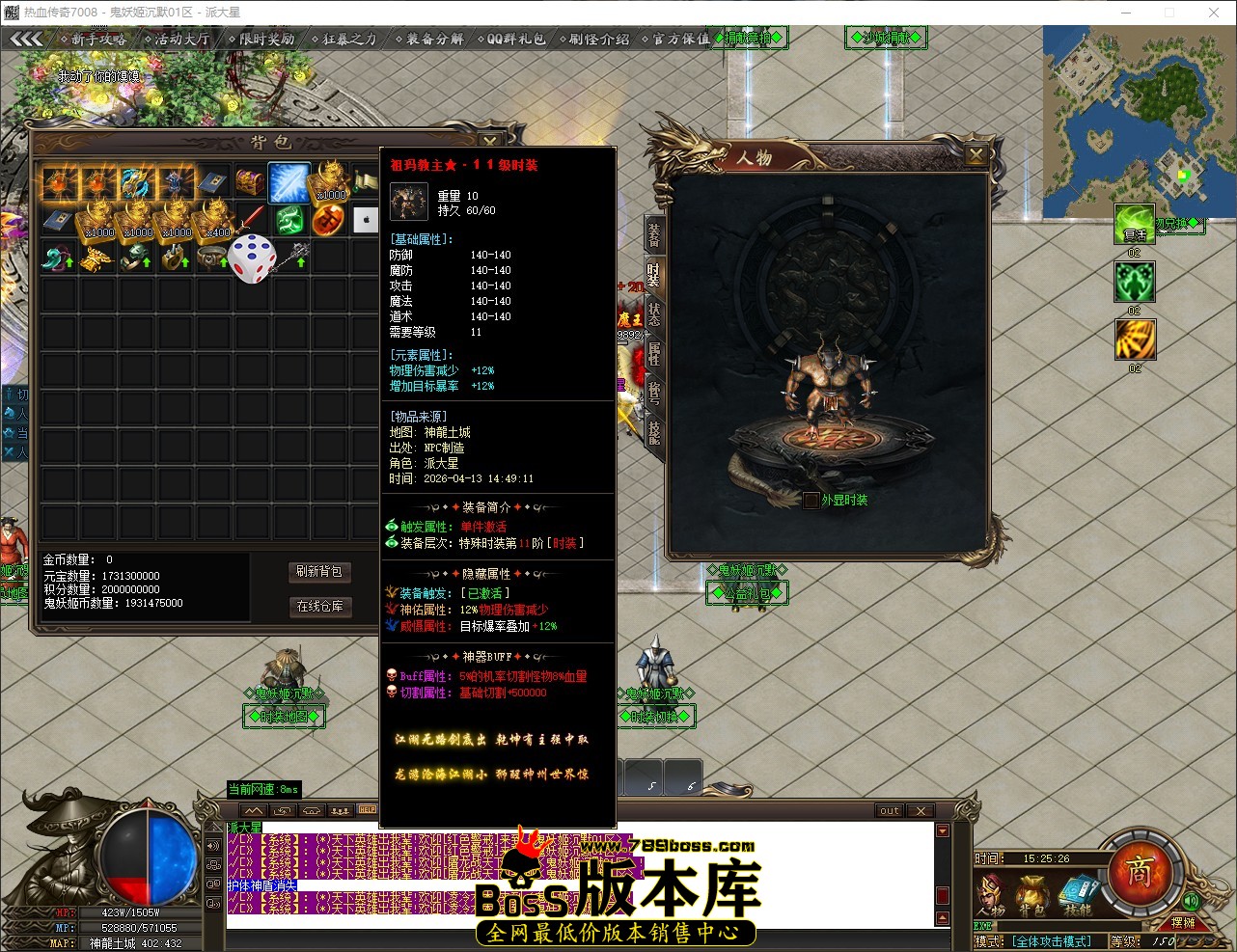Collapse the top menu using the <<< arrows

point(26,40)
